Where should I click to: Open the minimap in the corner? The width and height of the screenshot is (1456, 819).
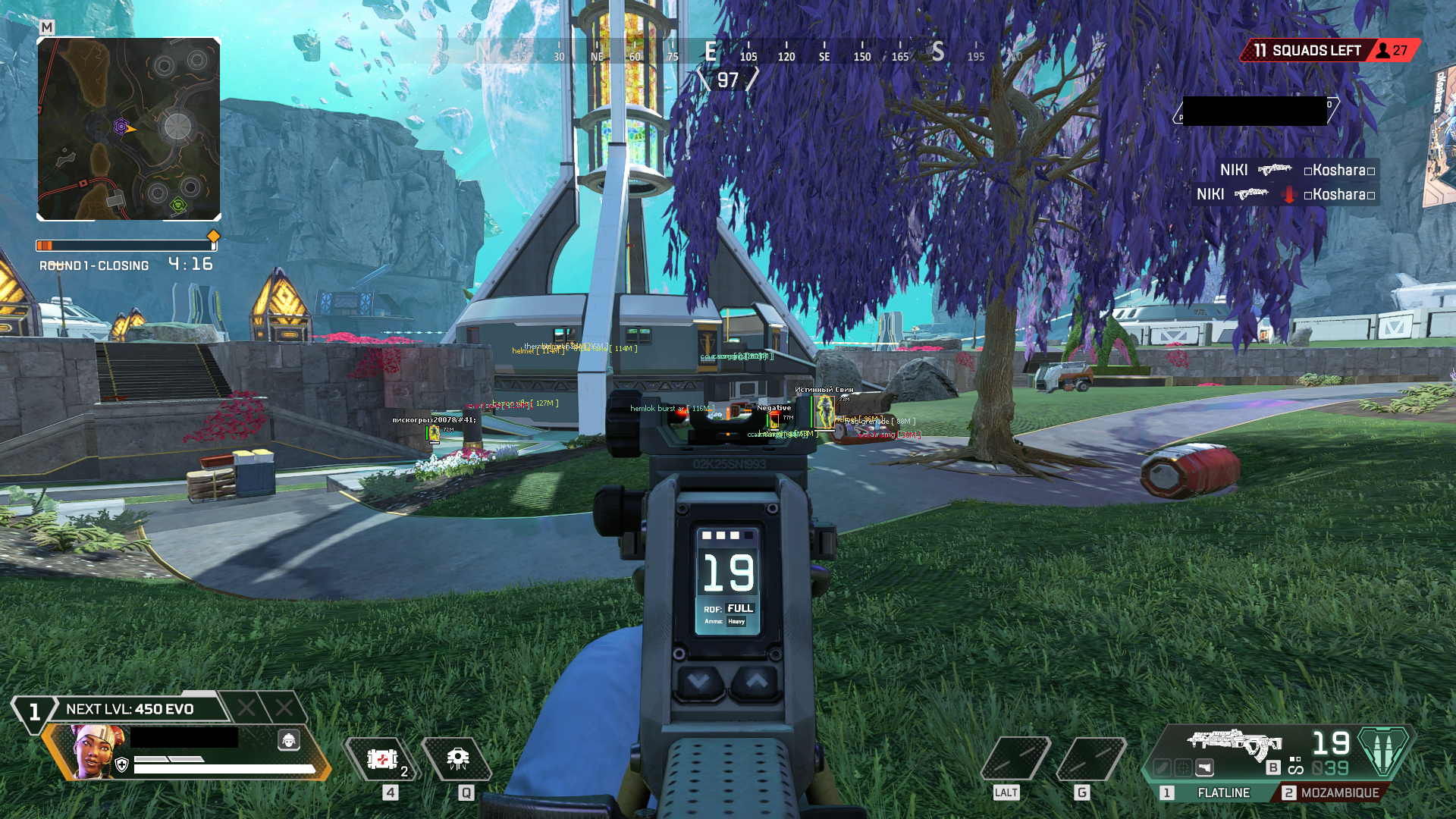click(129, 129)
